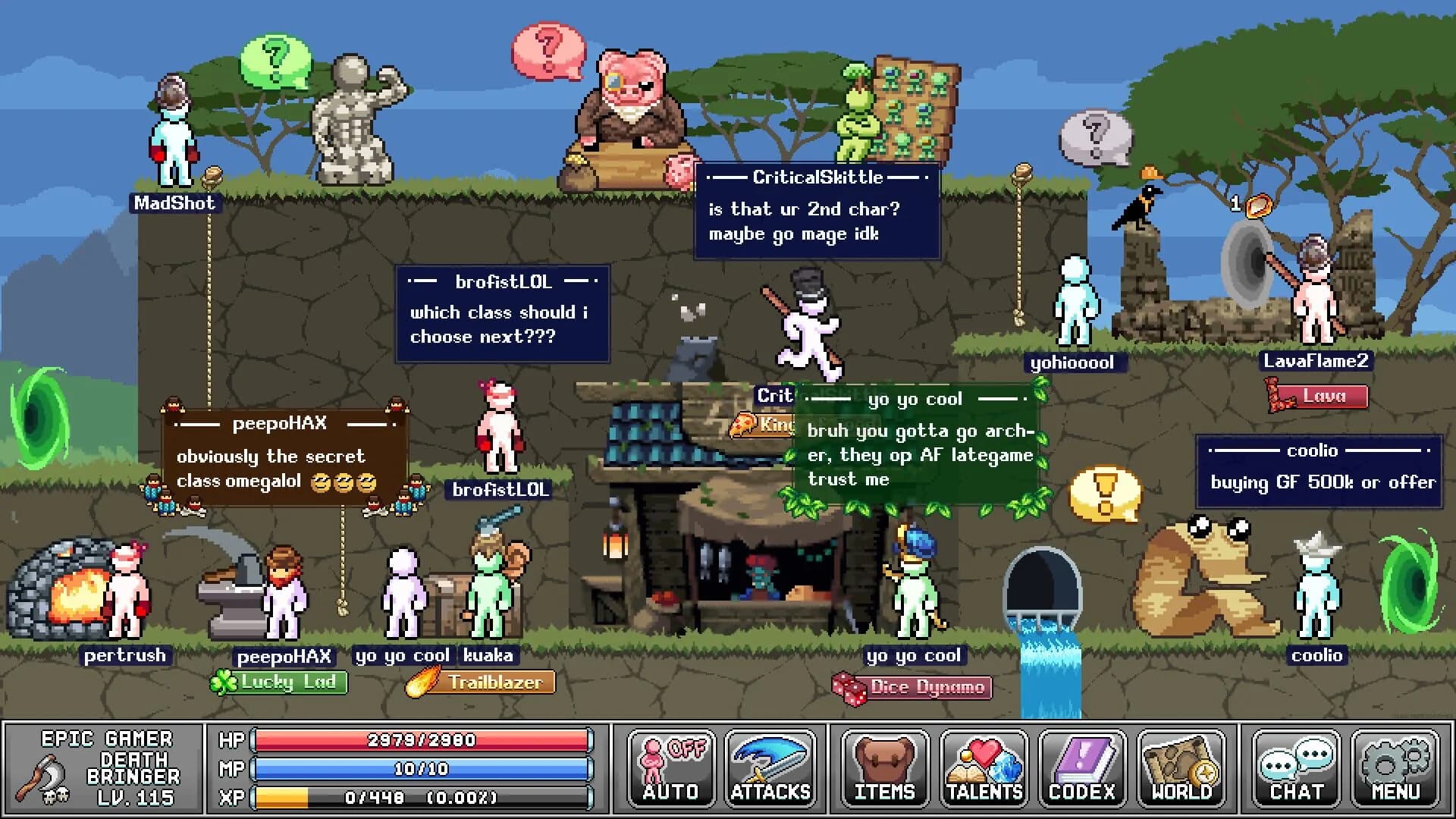Open the ITEMS inventory
The width and height of the screenshot is (1456, 819).
click(x=884, y=768)
